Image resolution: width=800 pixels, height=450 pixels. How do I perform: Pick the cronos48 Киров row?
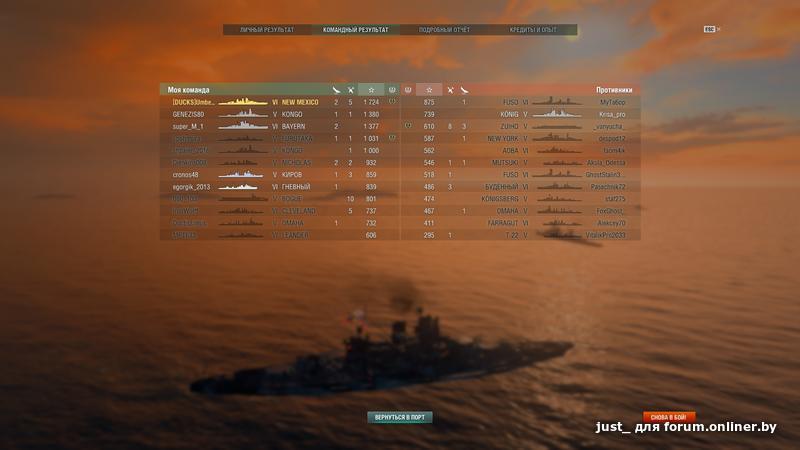pos(280,175)
